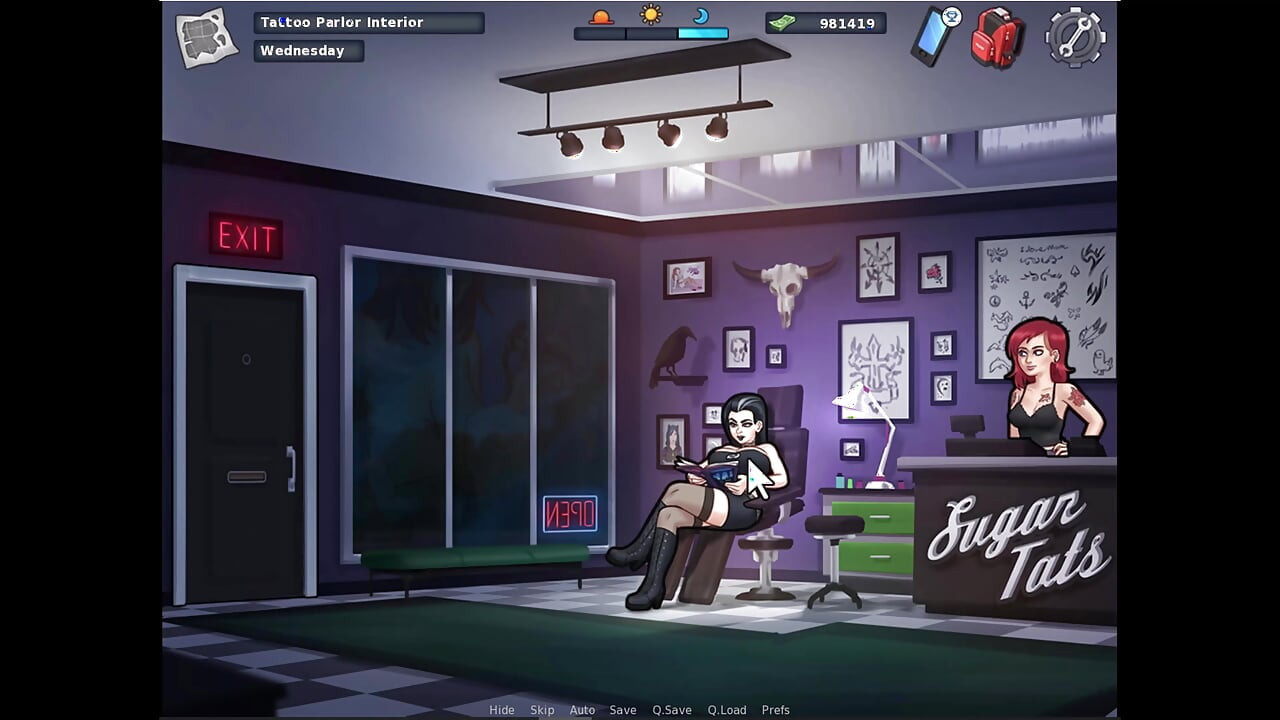Click the neon OPEN sign

coord(570,514)
